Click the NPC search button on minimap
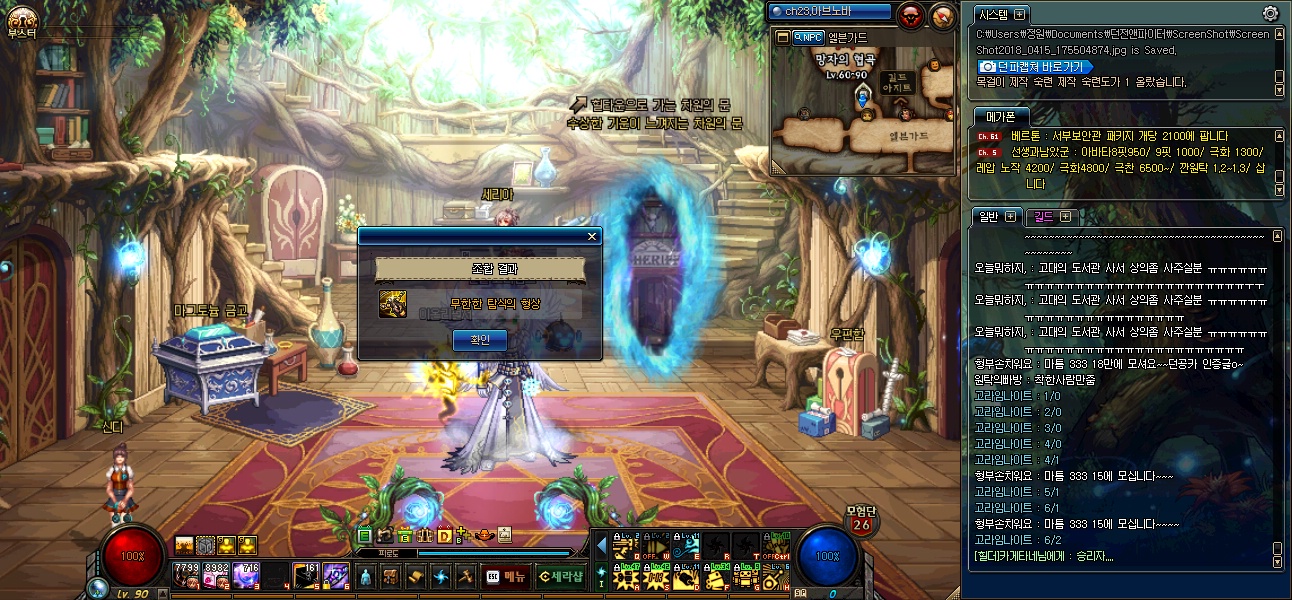Image resolution: width=1292 pixels, height=600 pixels. point(807,37)
